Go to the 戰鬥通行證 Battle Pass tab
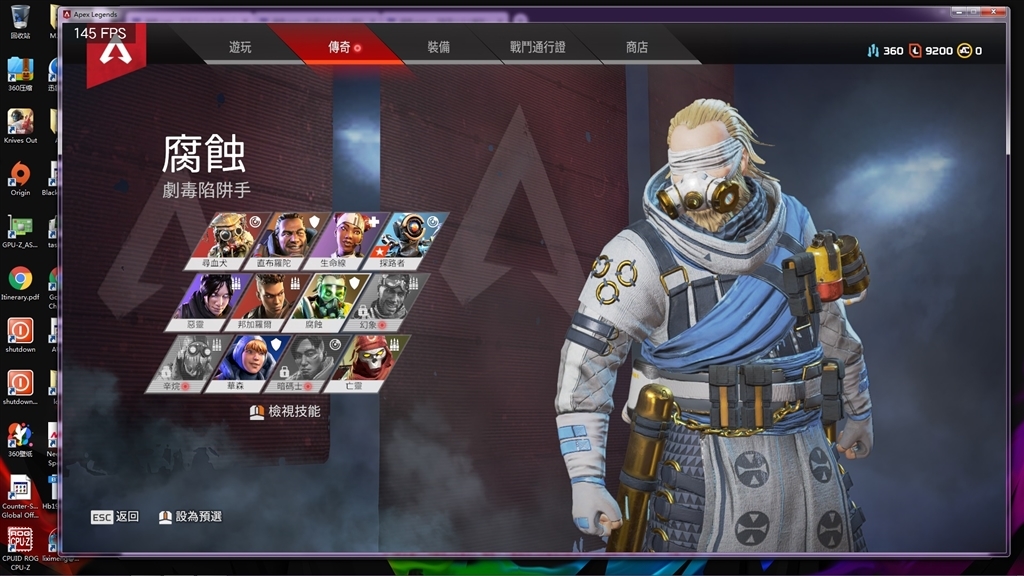1024x576 pixels. pos(537,47)
